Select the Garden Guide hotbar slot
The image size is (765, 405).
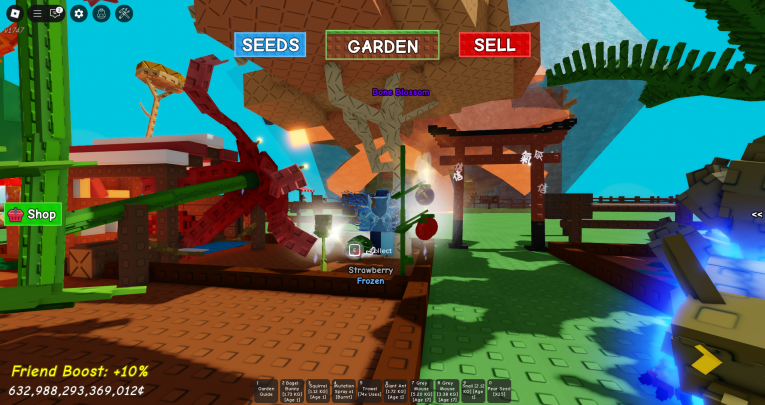(265, 390)
